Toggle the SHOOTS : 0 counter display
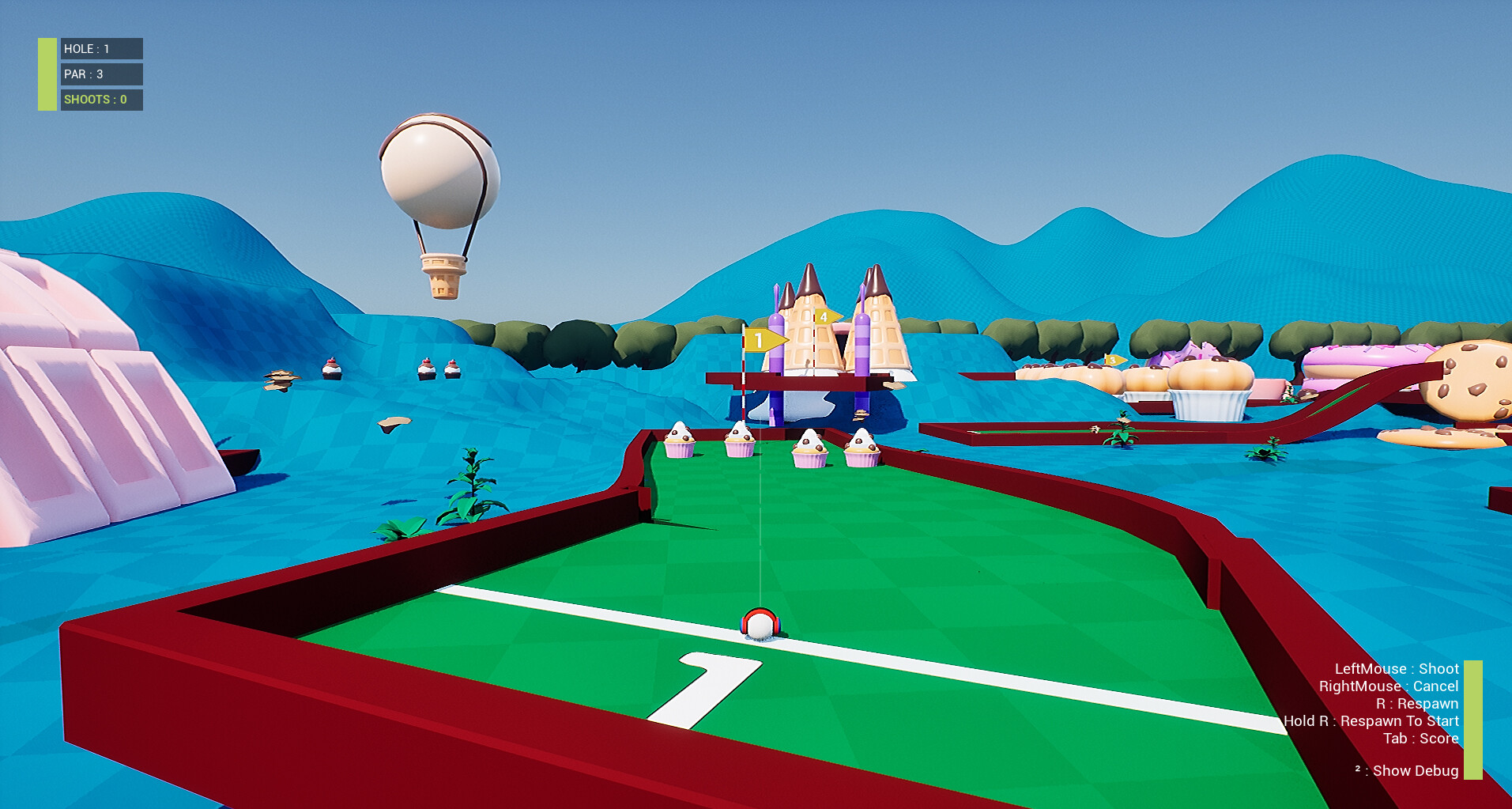Screen dimensions: 1512x809 point(100,100)
